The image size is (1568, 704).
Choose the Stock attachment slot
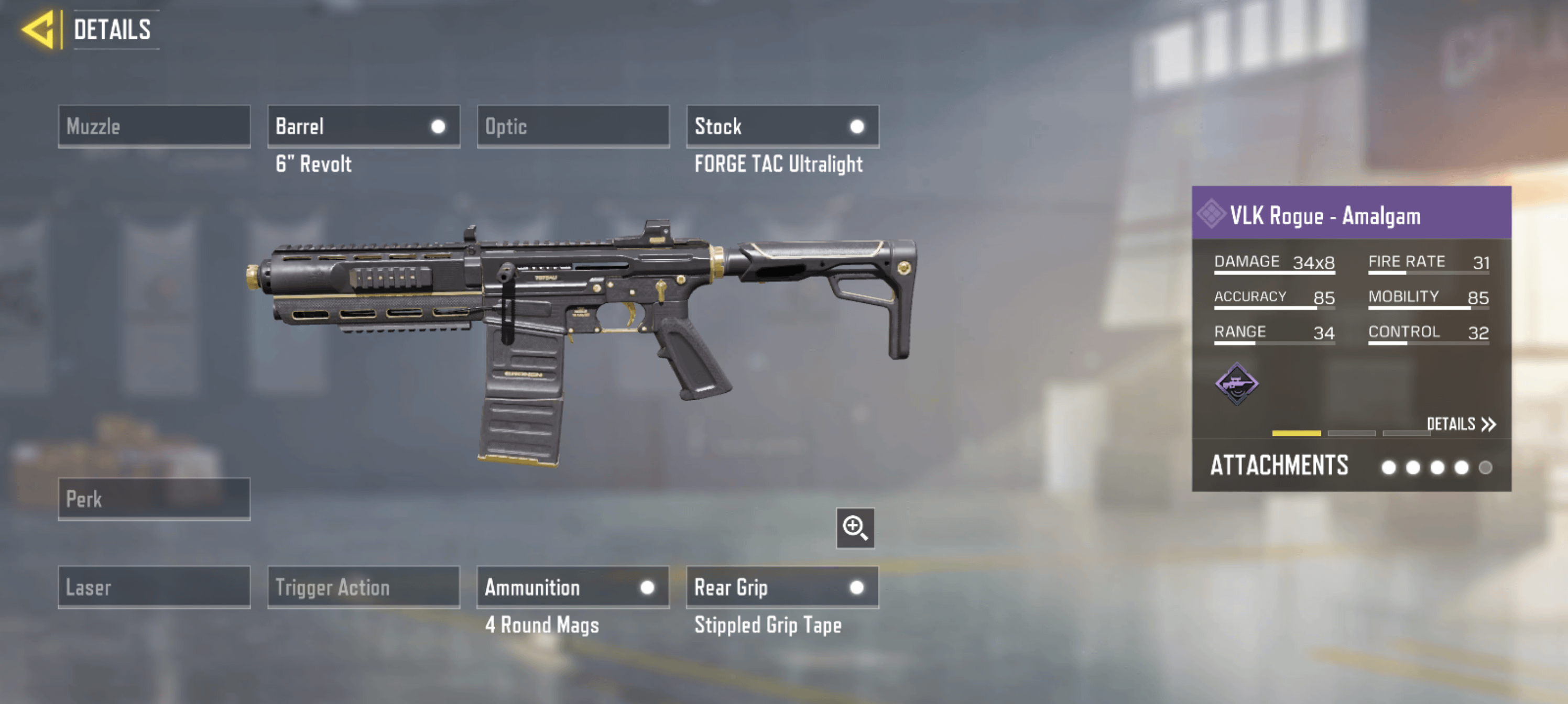coord(782,127)
